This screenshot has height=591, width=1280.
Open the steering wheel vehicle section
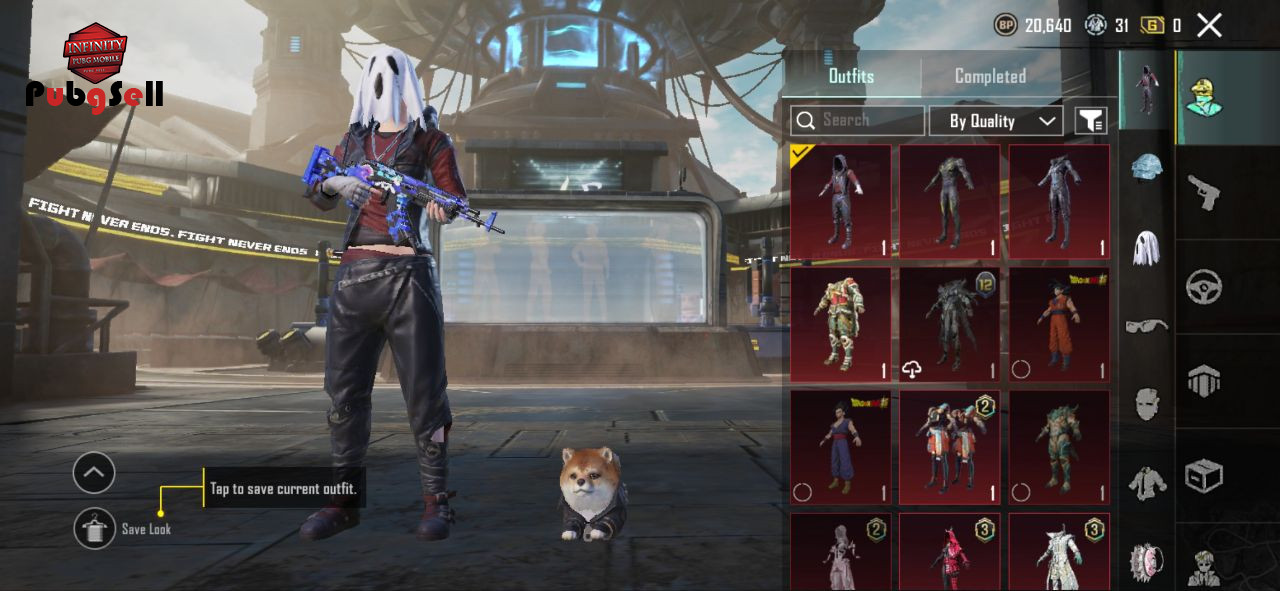(x=1203, y=287)
